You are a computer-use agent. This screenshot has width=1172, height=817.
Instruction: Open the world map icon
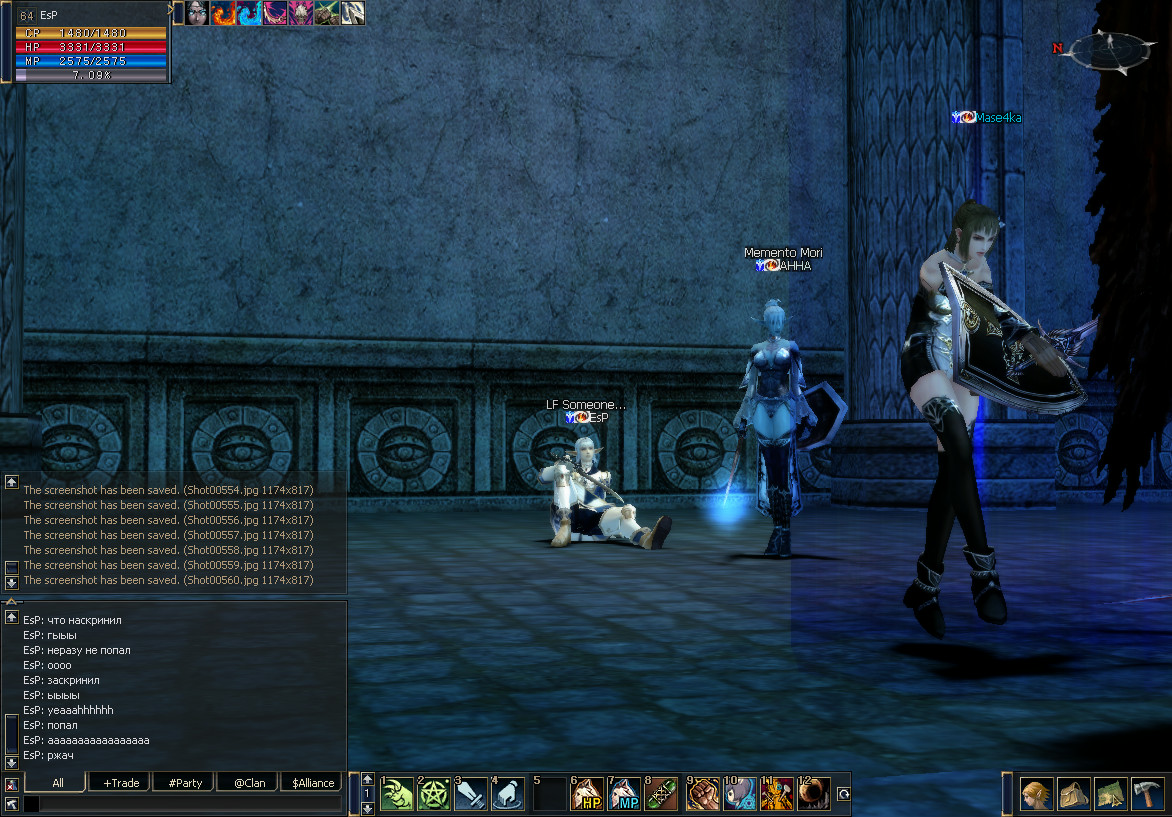click(x=1109, y=795)
